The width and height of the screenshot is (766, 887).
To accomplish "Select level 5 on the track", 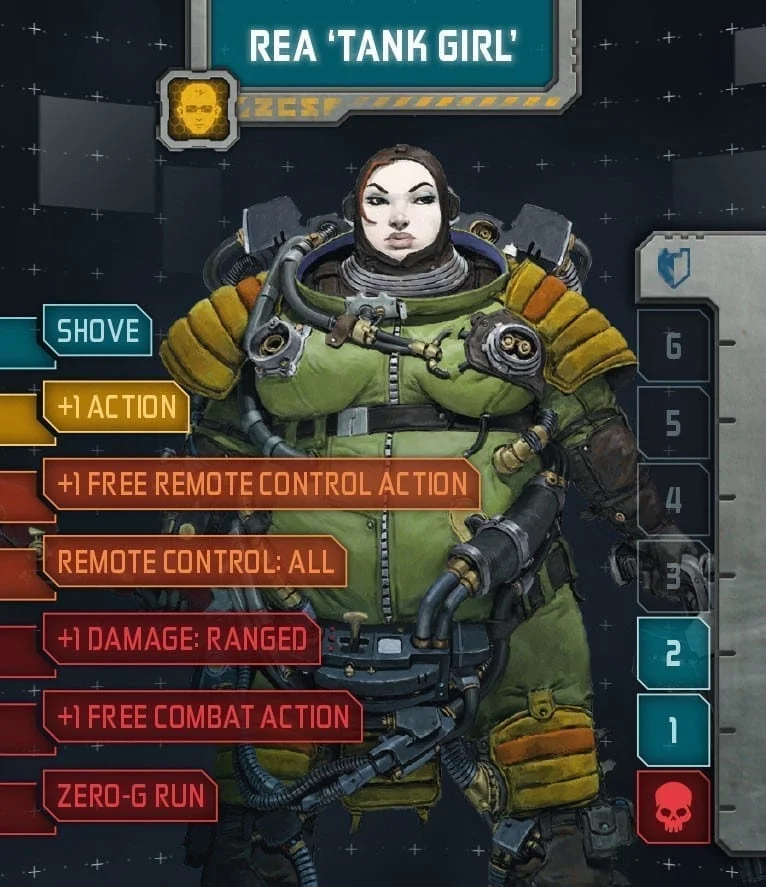I will 673,423.
